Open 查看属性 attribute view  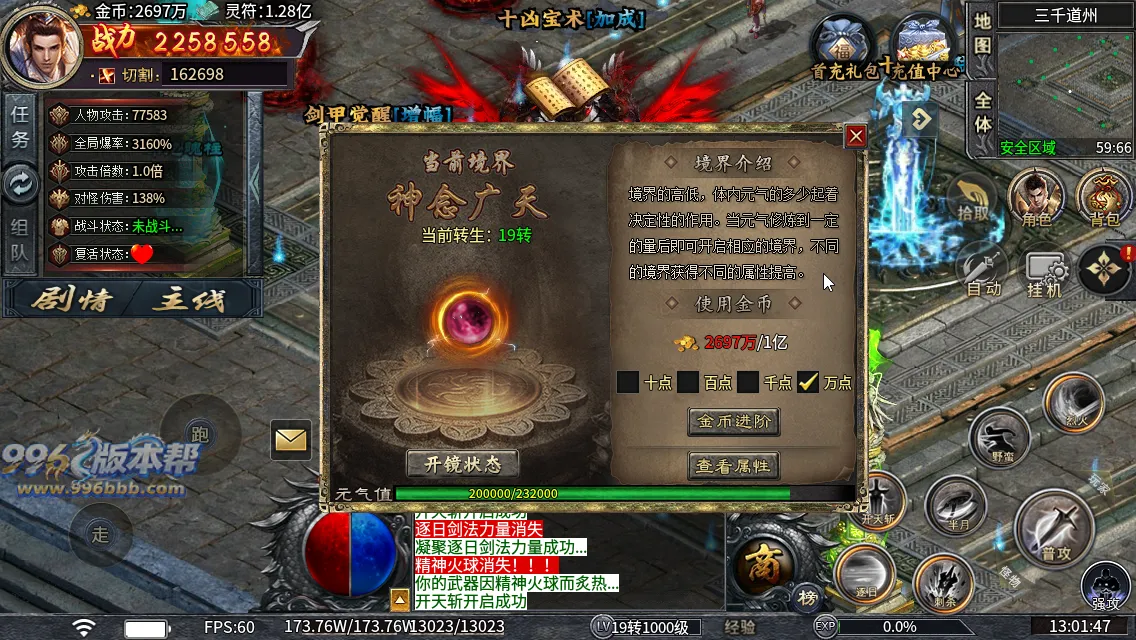click(733, 465)
